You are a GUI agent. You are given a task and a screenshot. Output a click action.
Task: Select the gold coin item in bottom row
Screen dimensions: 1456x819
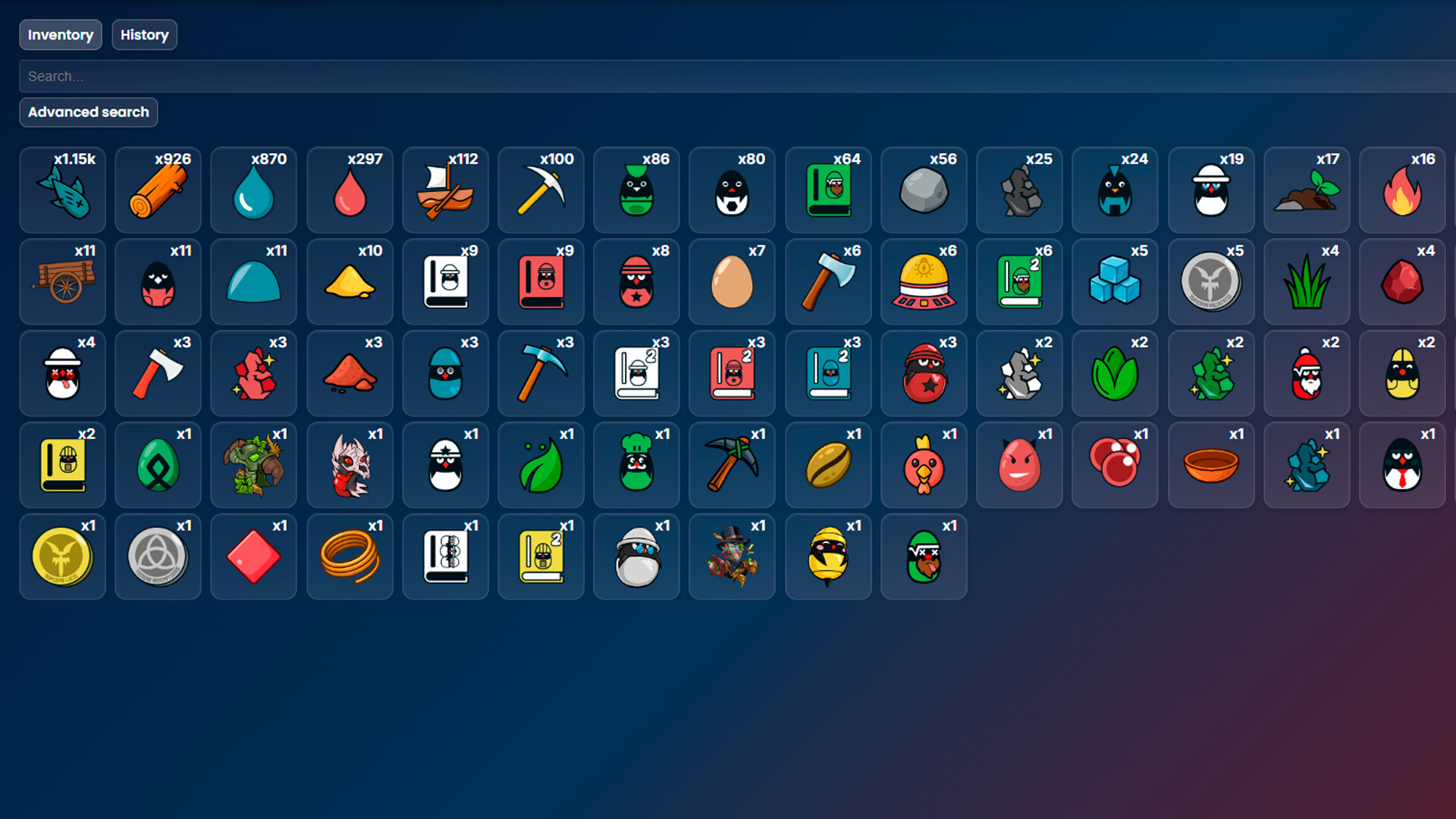coord(62,556)
